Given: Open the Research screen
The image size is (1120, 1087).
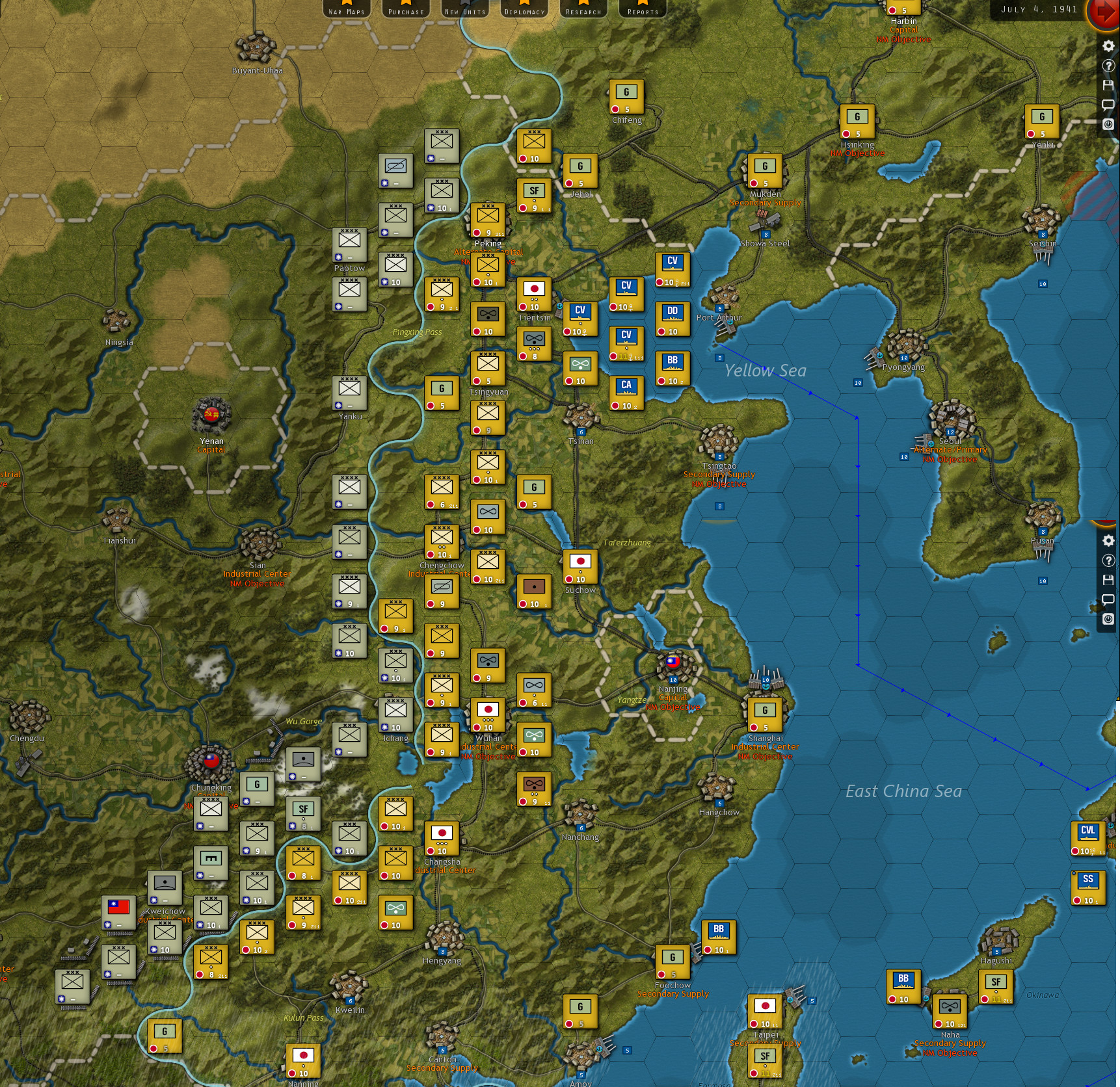Looking at the screenshot, I should pyautogui.click(x=583, y=10).
